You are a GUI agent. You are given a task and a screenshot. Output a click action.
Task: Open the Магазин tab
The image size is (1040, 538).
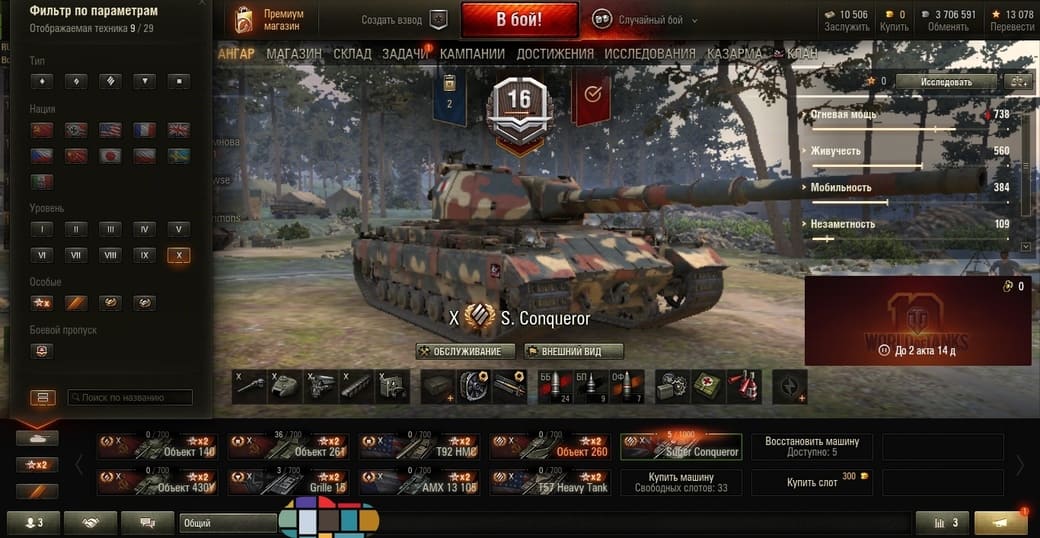(x=294, y=53)
